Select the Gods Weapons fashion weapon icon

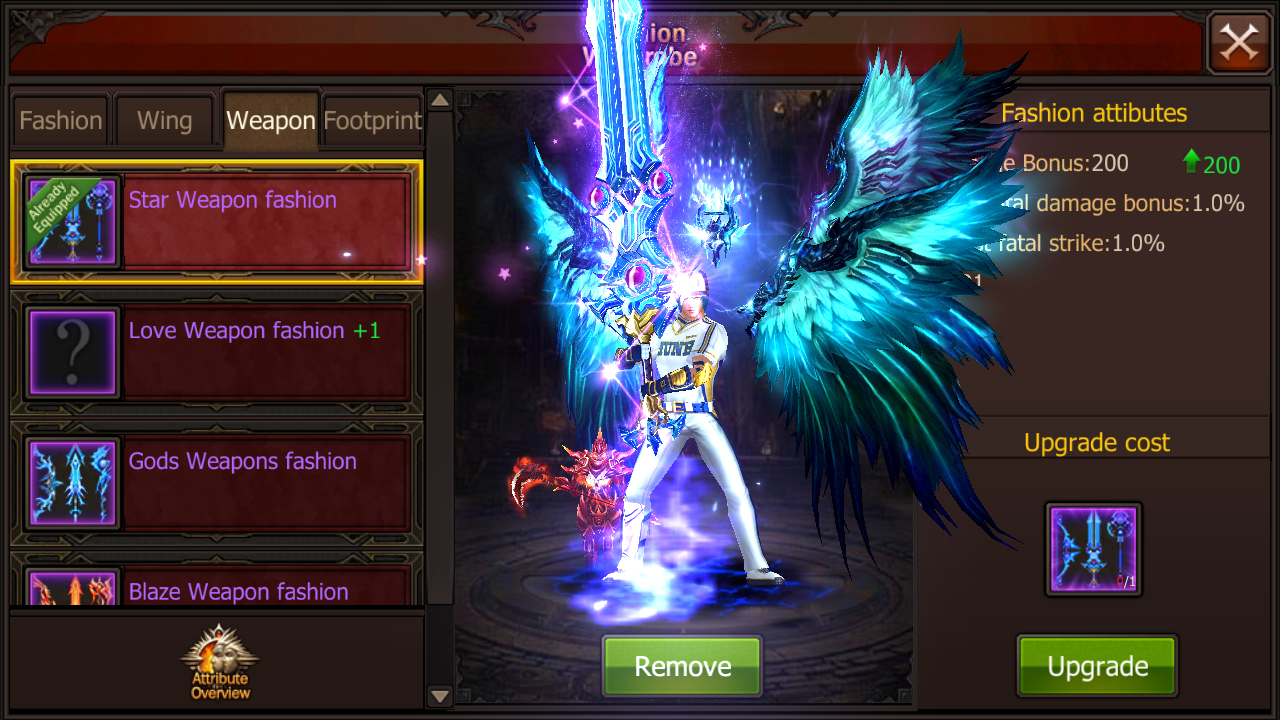(x=71, y=483)
